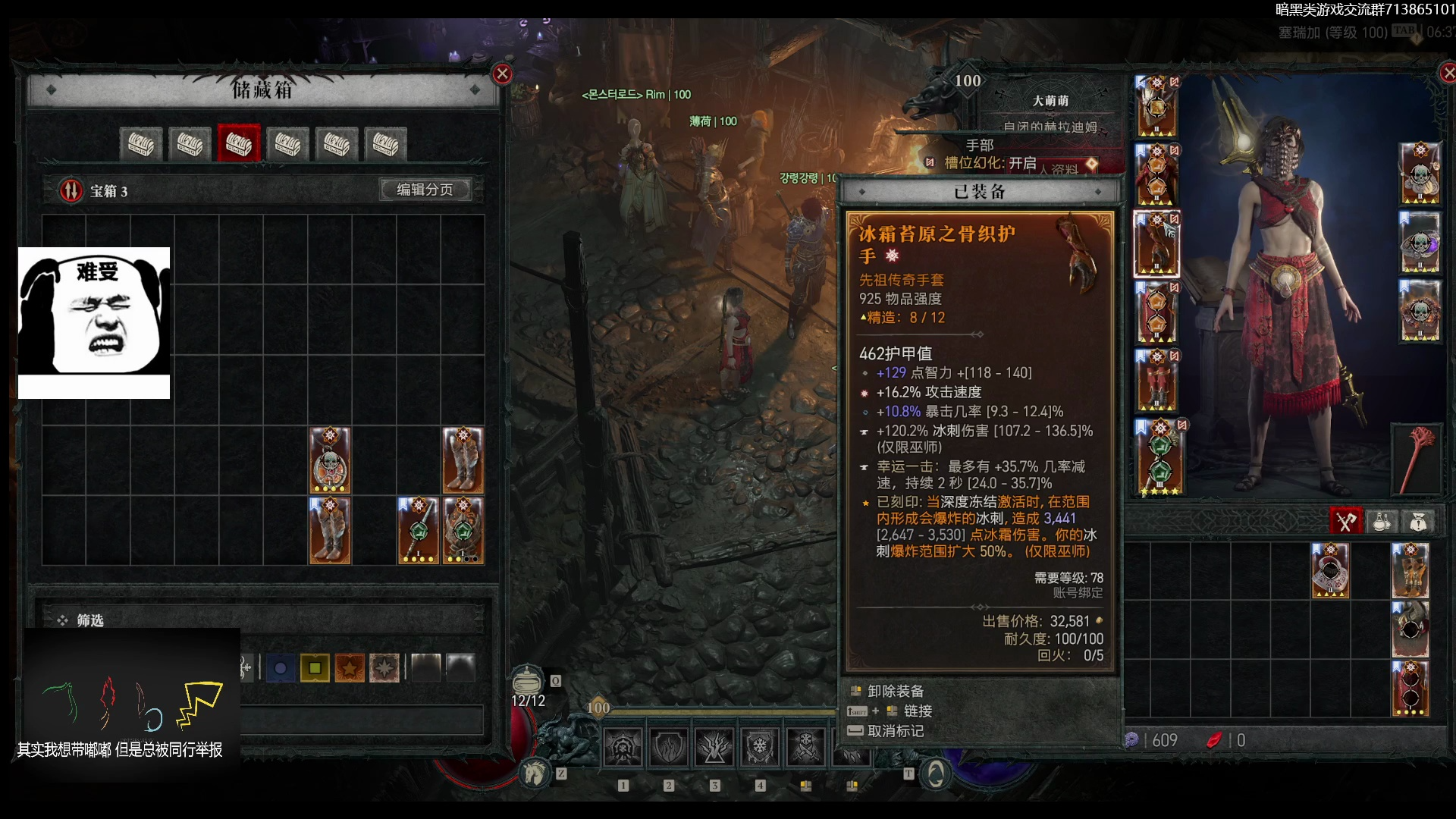Click the stash search text field
This screenshot has width=1456, height=819.
[361, 720]
